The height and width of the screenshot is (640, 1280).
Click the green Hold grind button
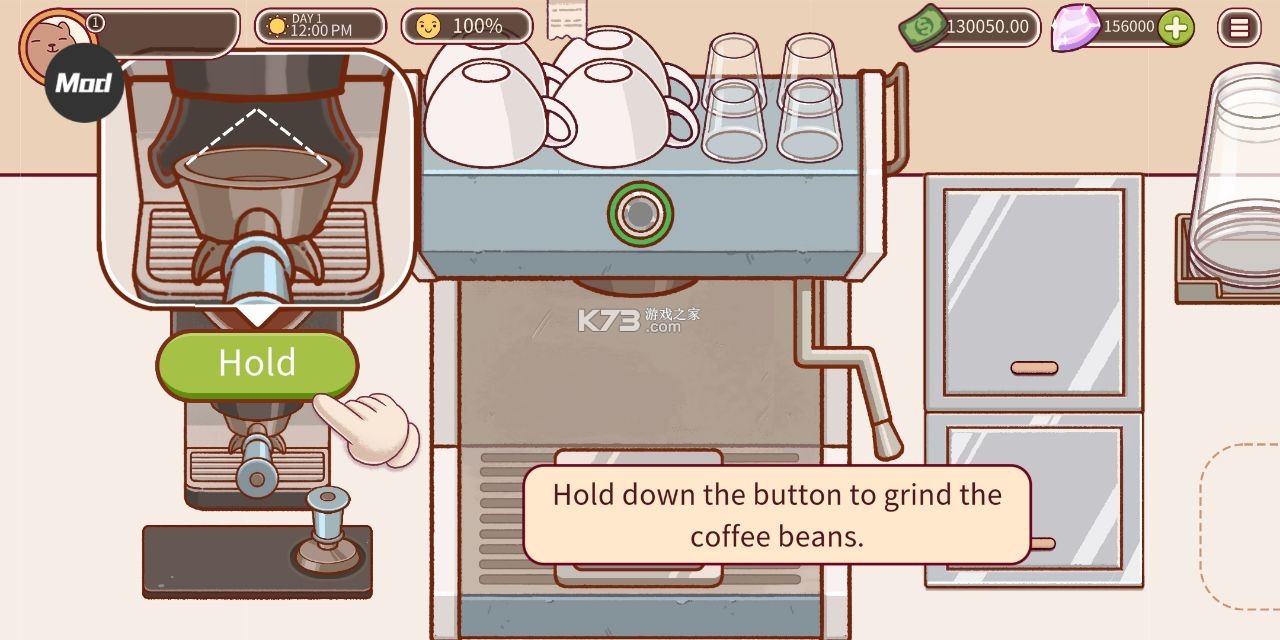[257, 363]
